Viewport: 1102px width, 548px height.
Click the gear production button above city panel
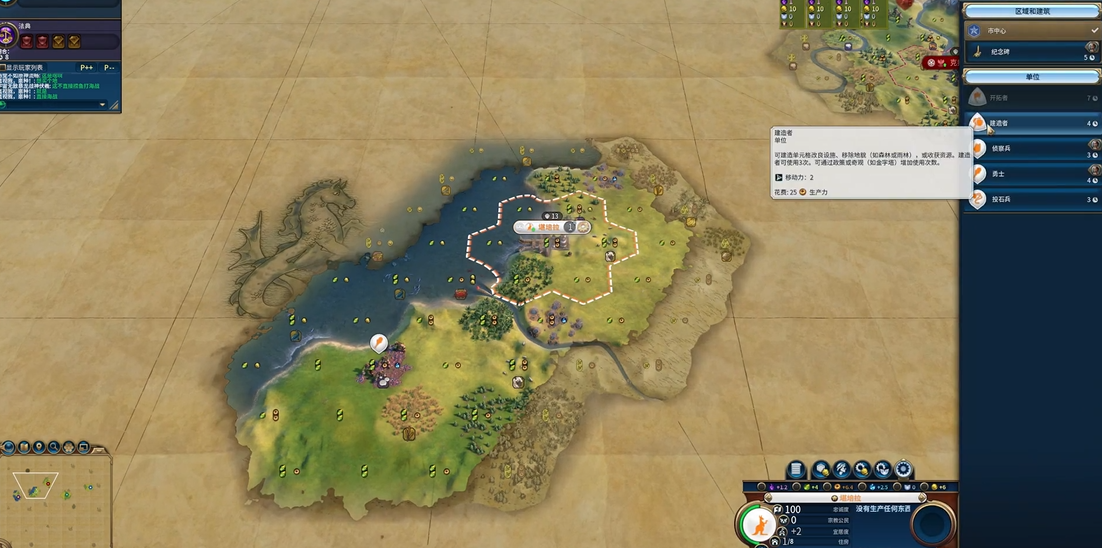click(904, 469)
